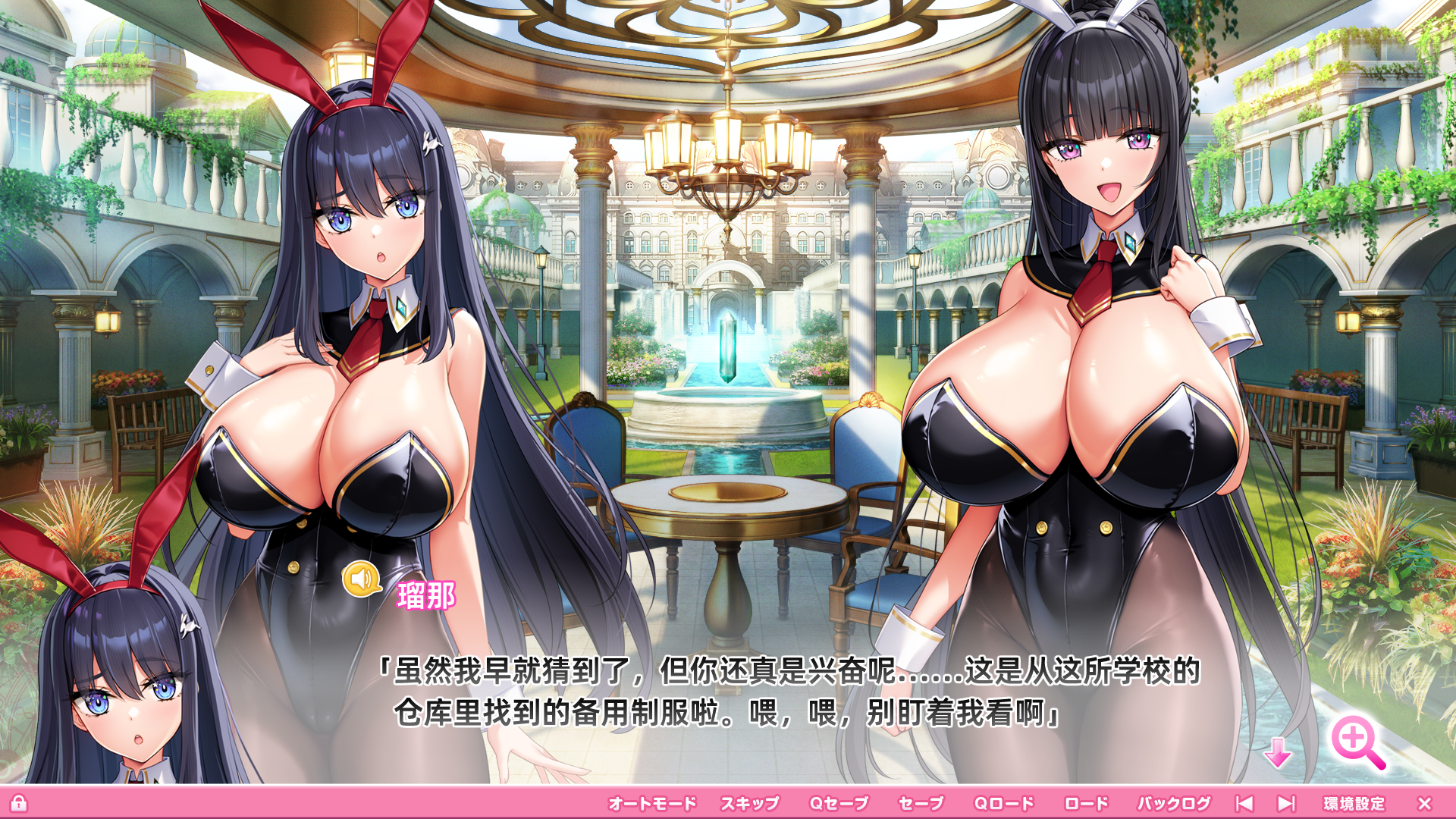Open the バックログ text history
This screenshot has width=1456, height=819.
pos(1176,800)
